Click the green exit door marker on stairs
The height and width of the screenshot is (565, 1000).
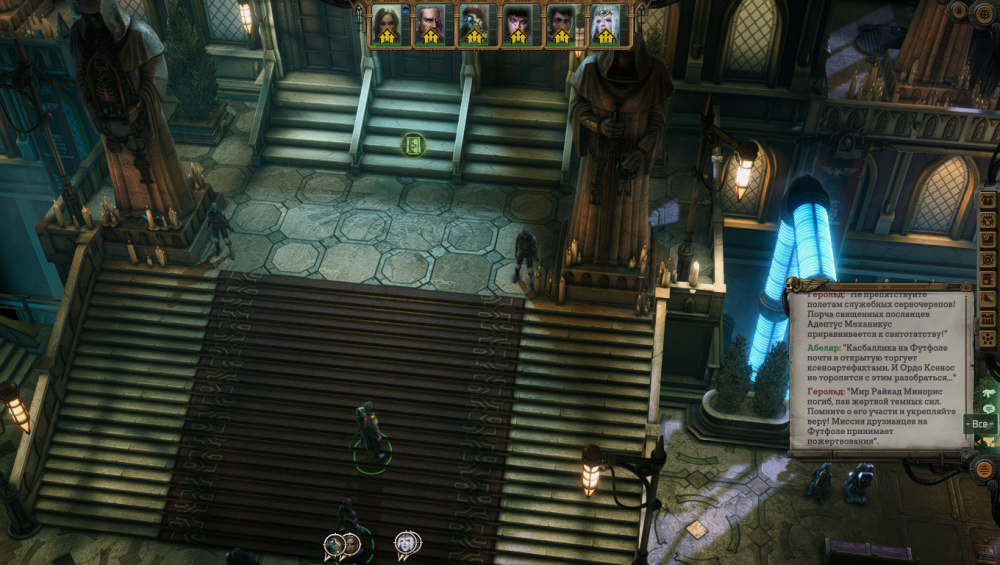(x=413, y=145)
